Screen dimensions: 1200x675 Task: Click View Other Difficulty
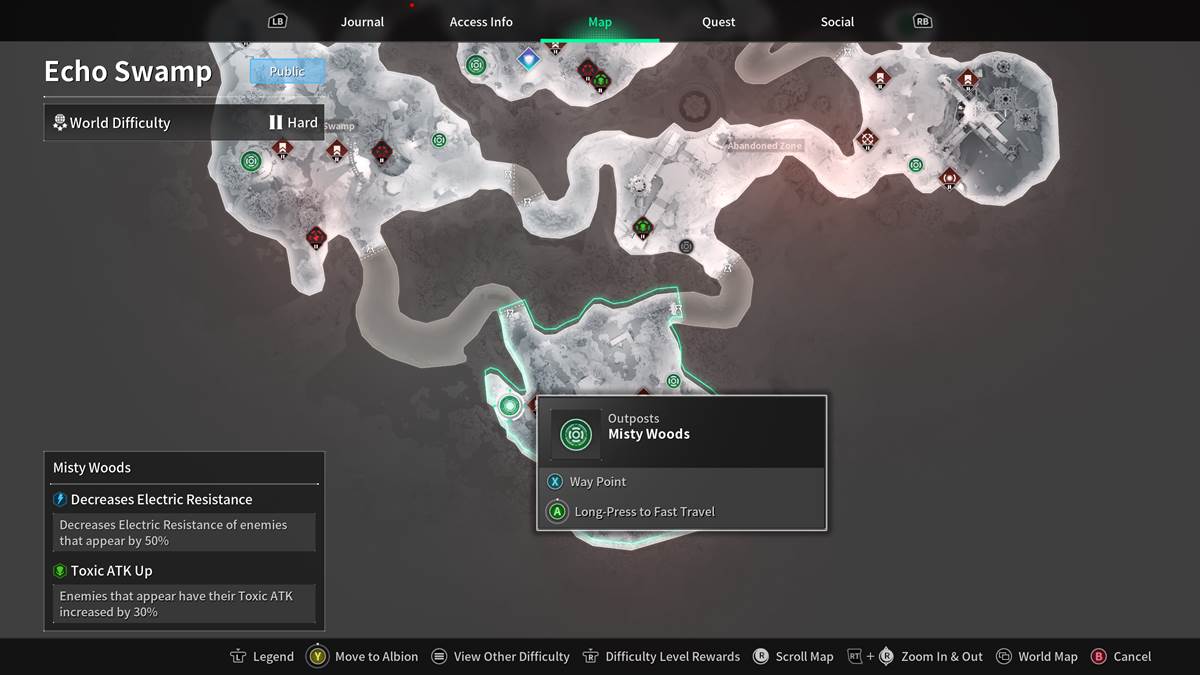coord(500,657)
